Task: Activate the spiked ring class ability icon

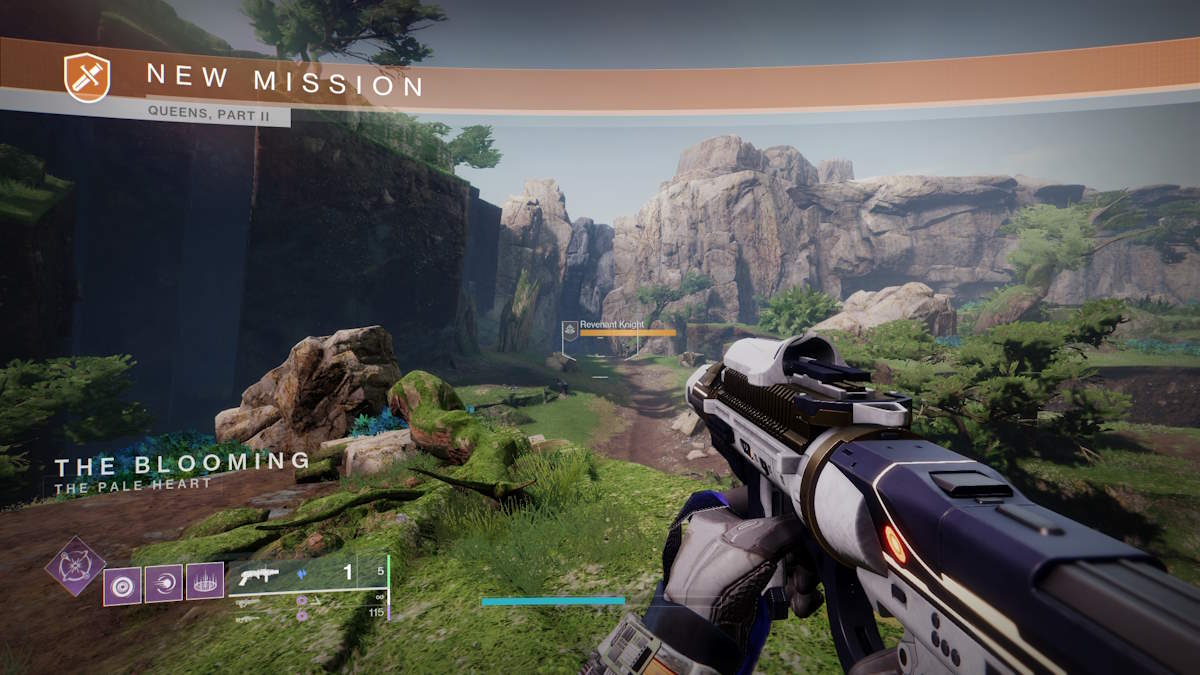Action: pos(205,582)
